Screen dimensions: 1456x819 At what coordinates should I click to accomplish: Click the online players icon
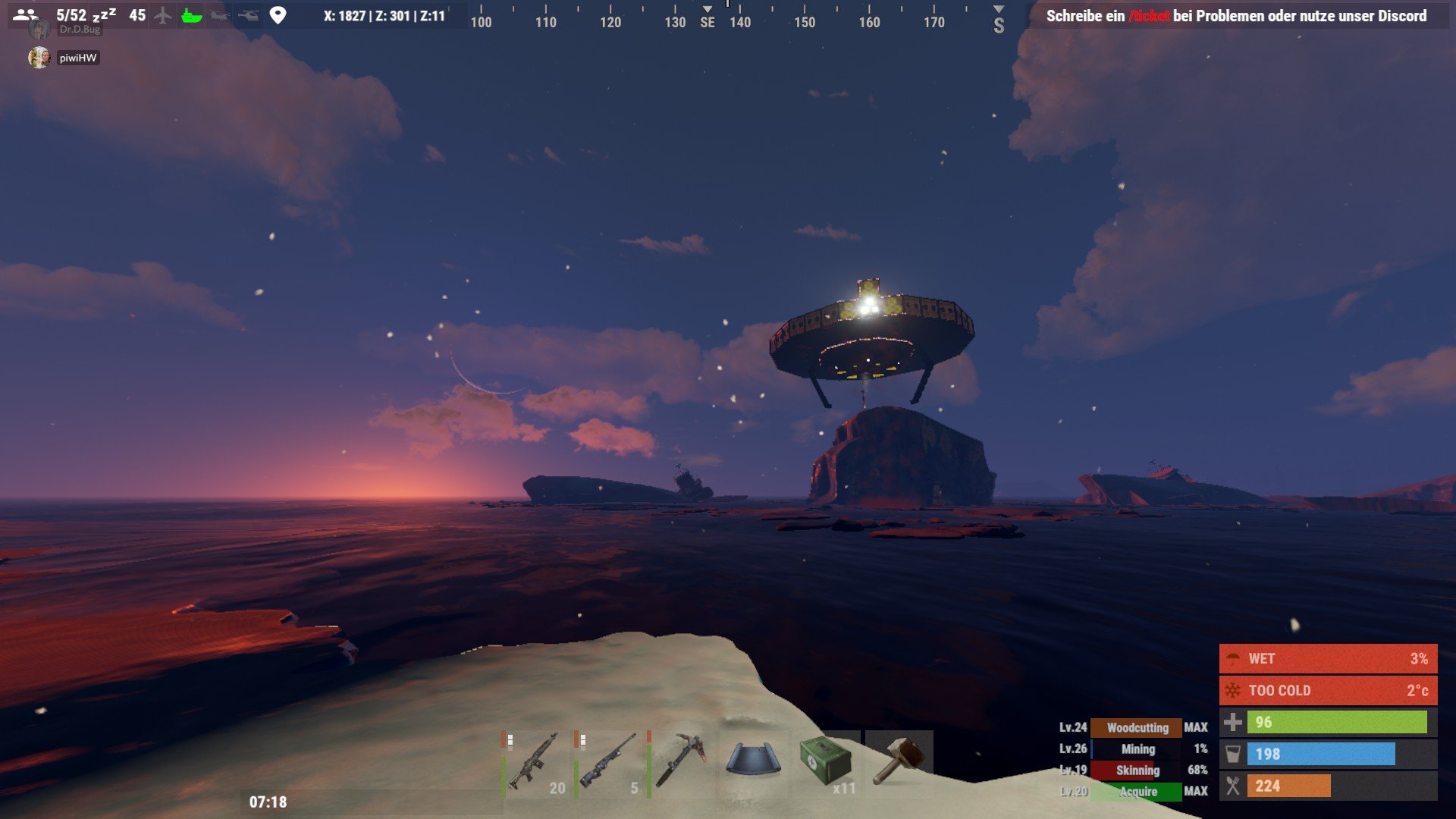(25, 15)
